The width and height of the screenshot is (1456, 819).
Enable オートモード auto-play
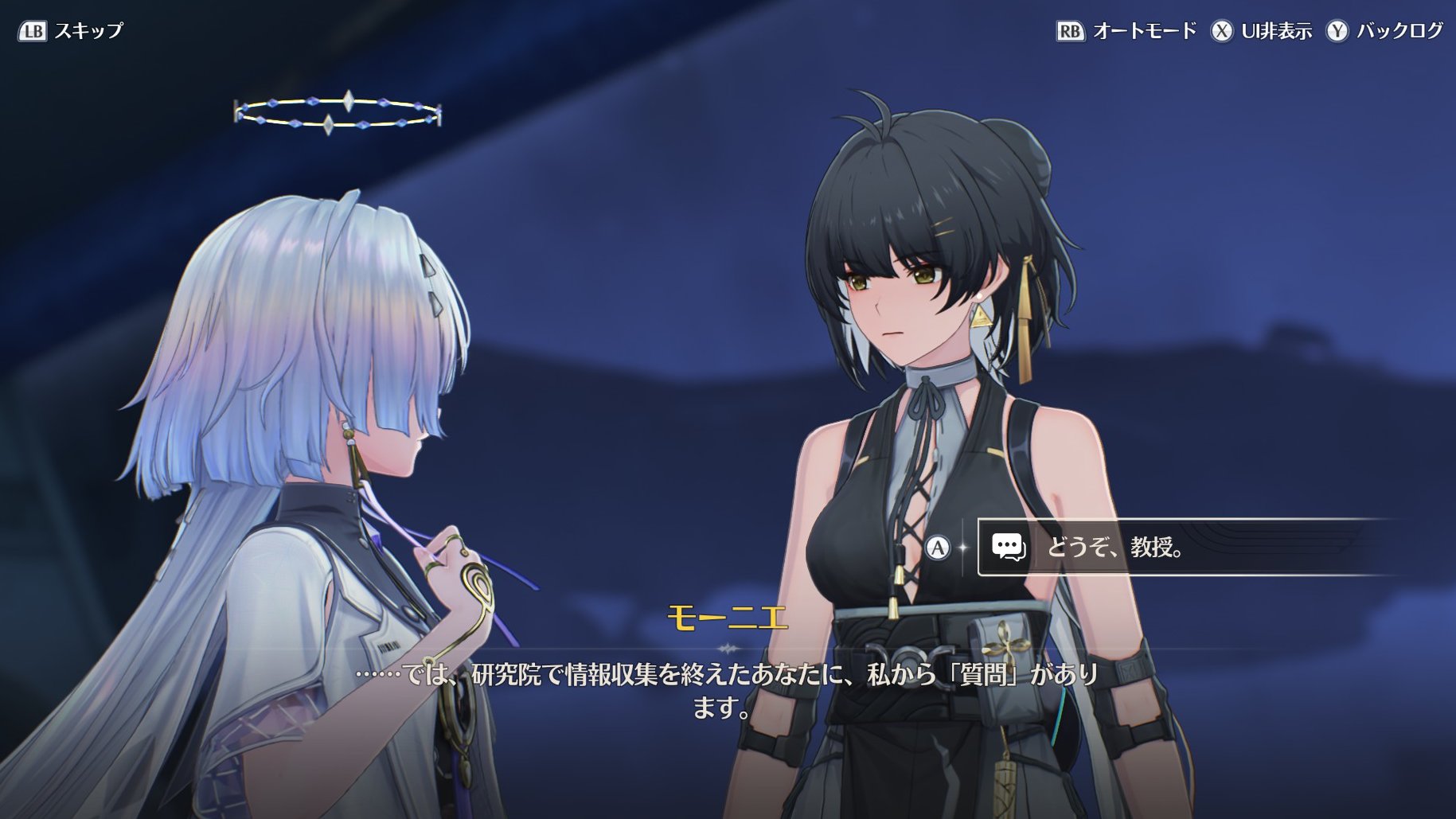click(x=1126, y=31)
